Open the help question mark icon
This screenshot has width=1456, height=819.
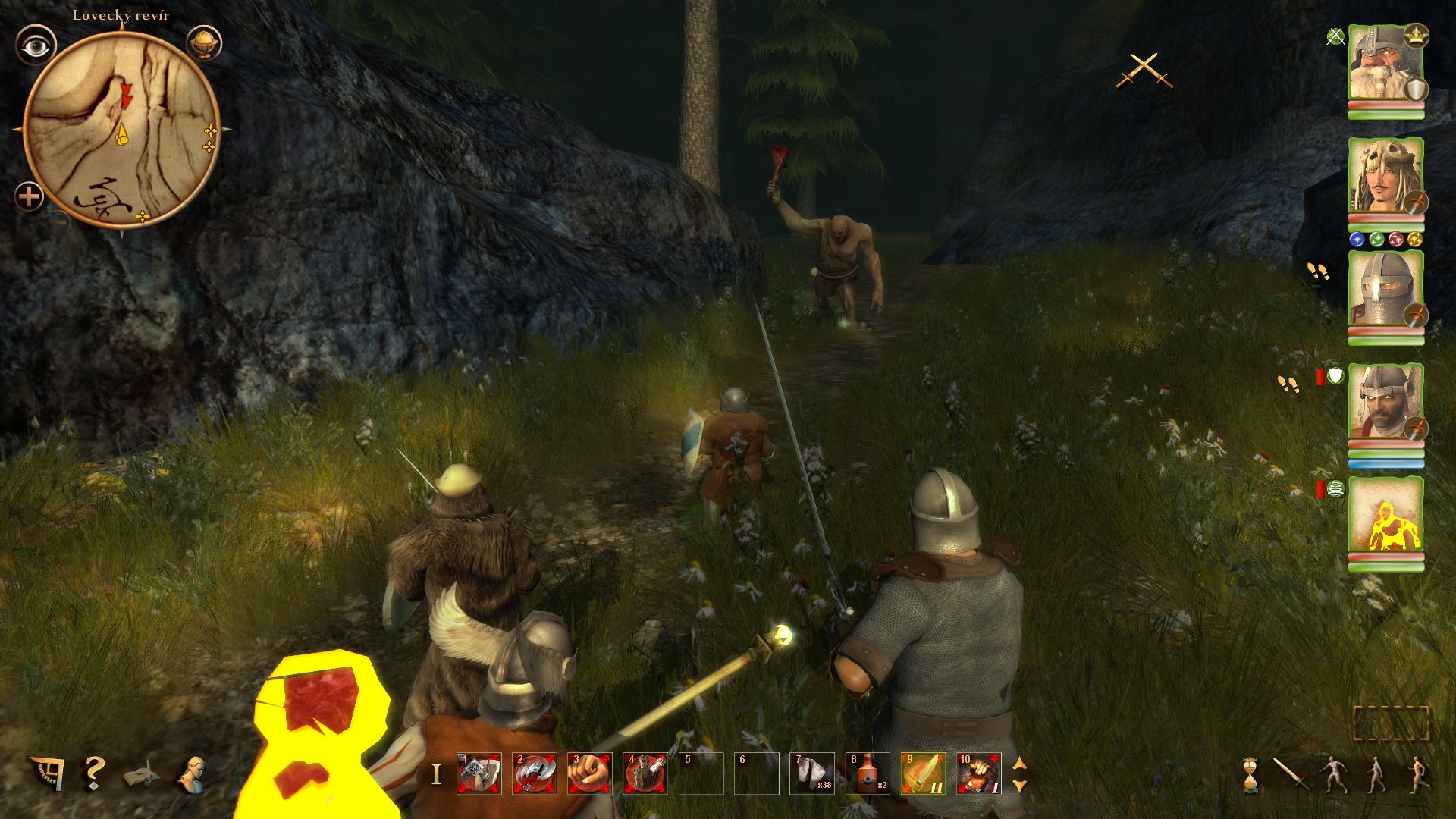tap(94, 773)
